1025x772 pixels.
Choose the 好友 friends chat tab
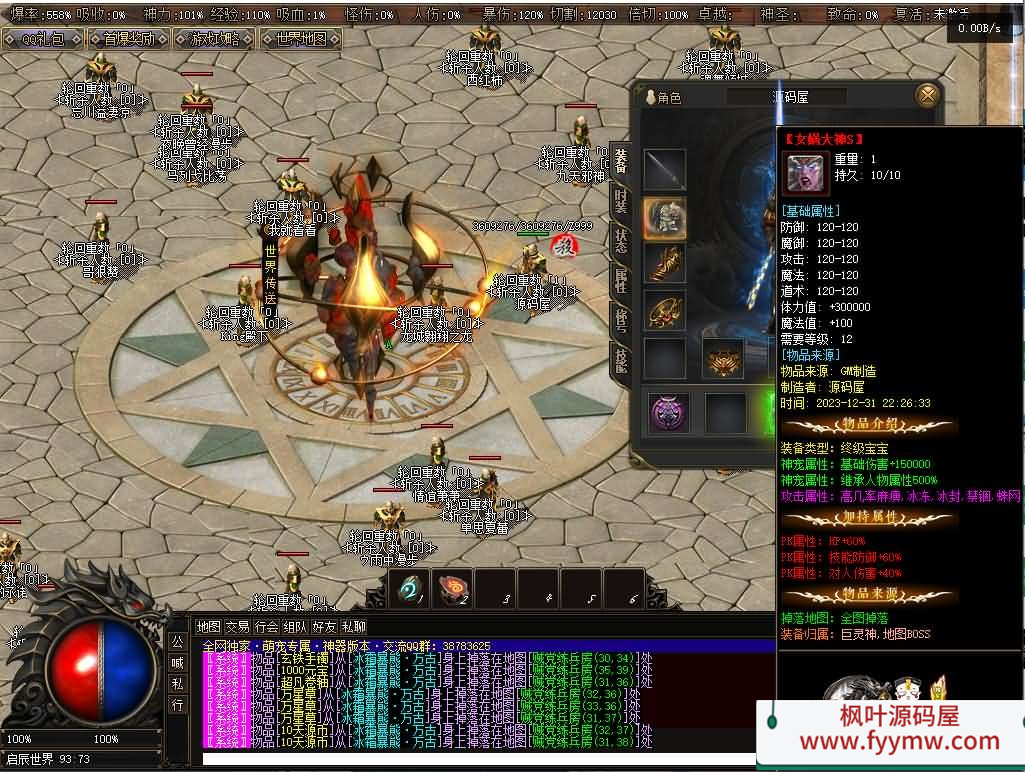click(x=324, y=626)
